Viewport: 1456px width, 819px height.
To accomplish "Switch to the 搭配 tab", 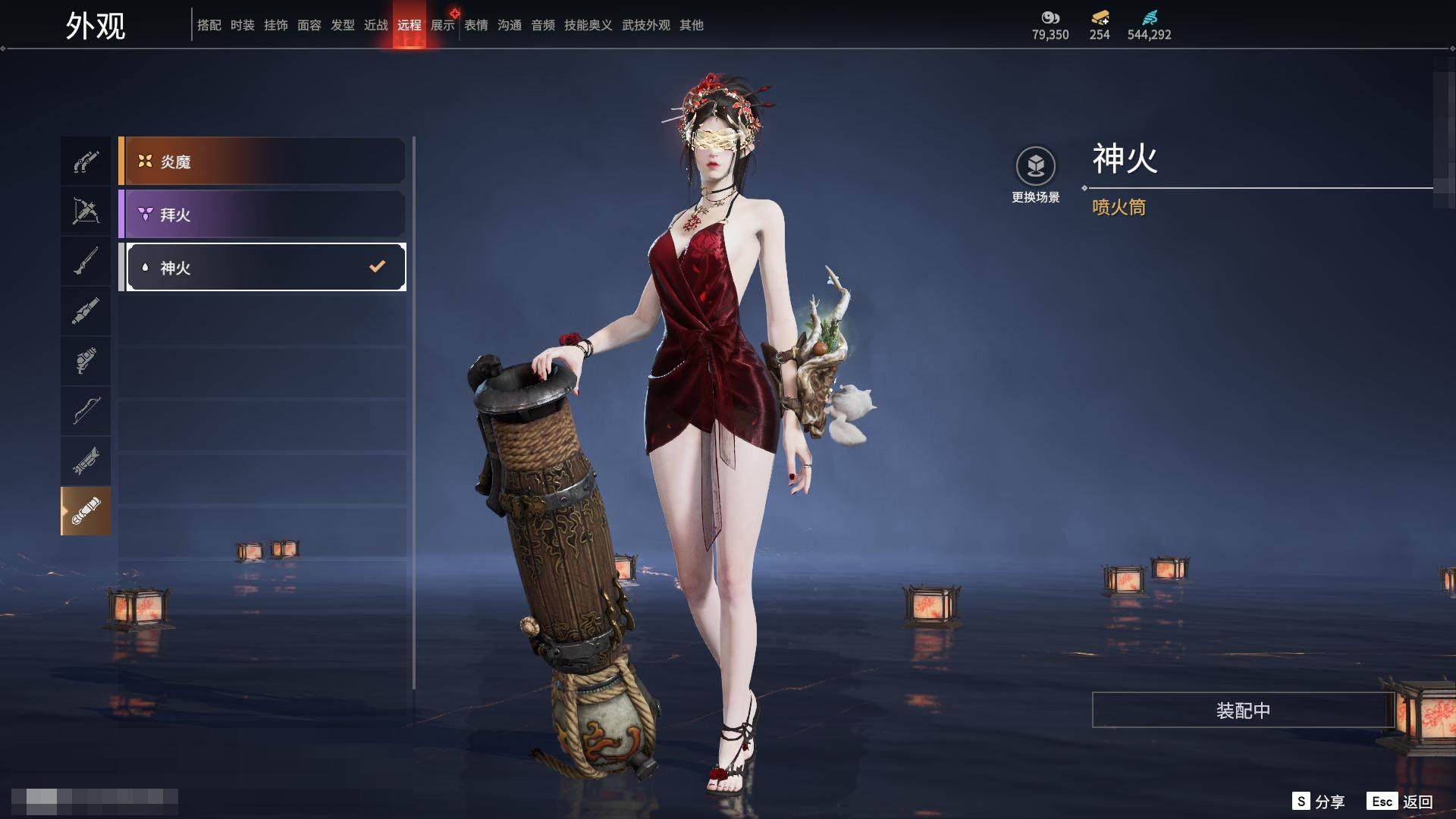I will point(209,26).
